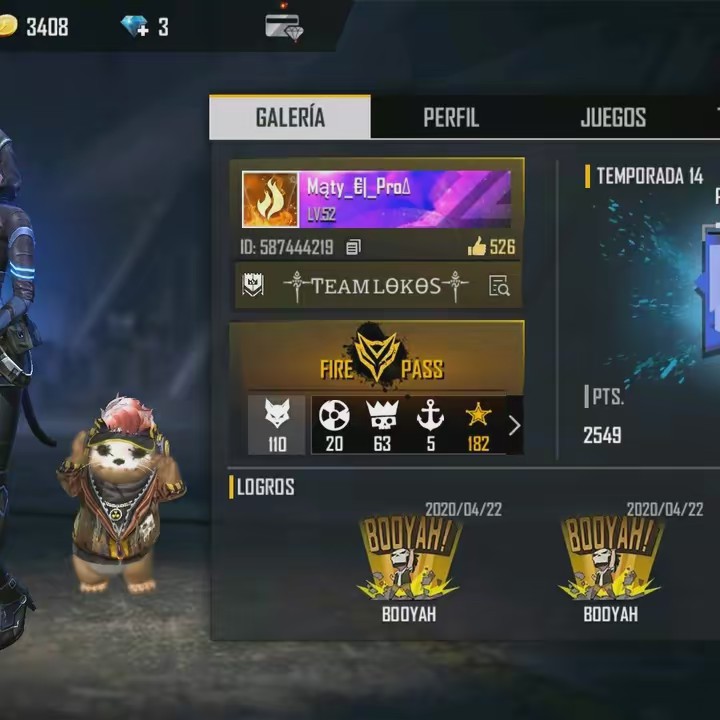Choose the anchor badge

[x=430, y=424]
